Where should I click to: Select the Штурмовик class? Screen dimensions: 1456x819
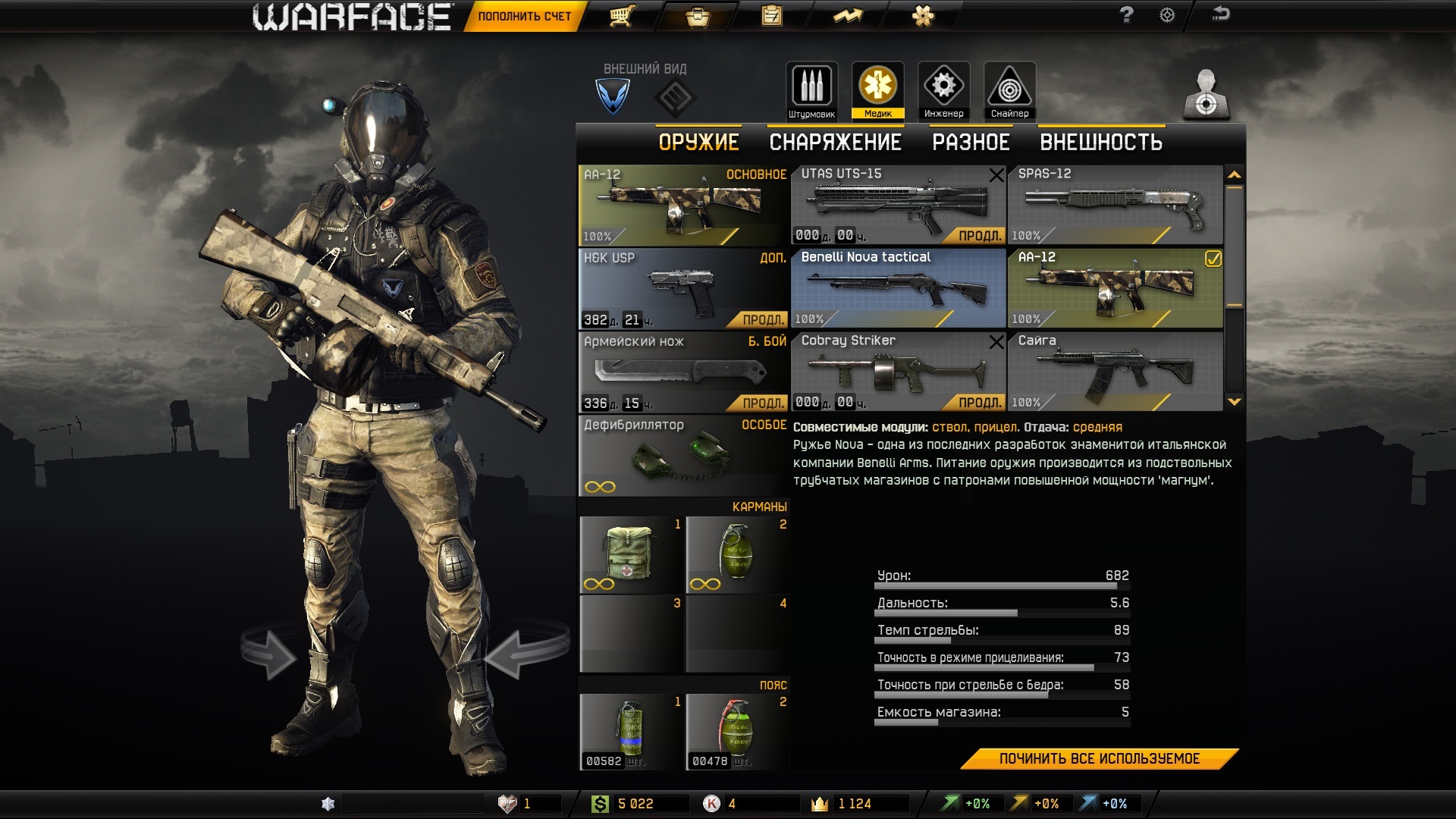811,91
